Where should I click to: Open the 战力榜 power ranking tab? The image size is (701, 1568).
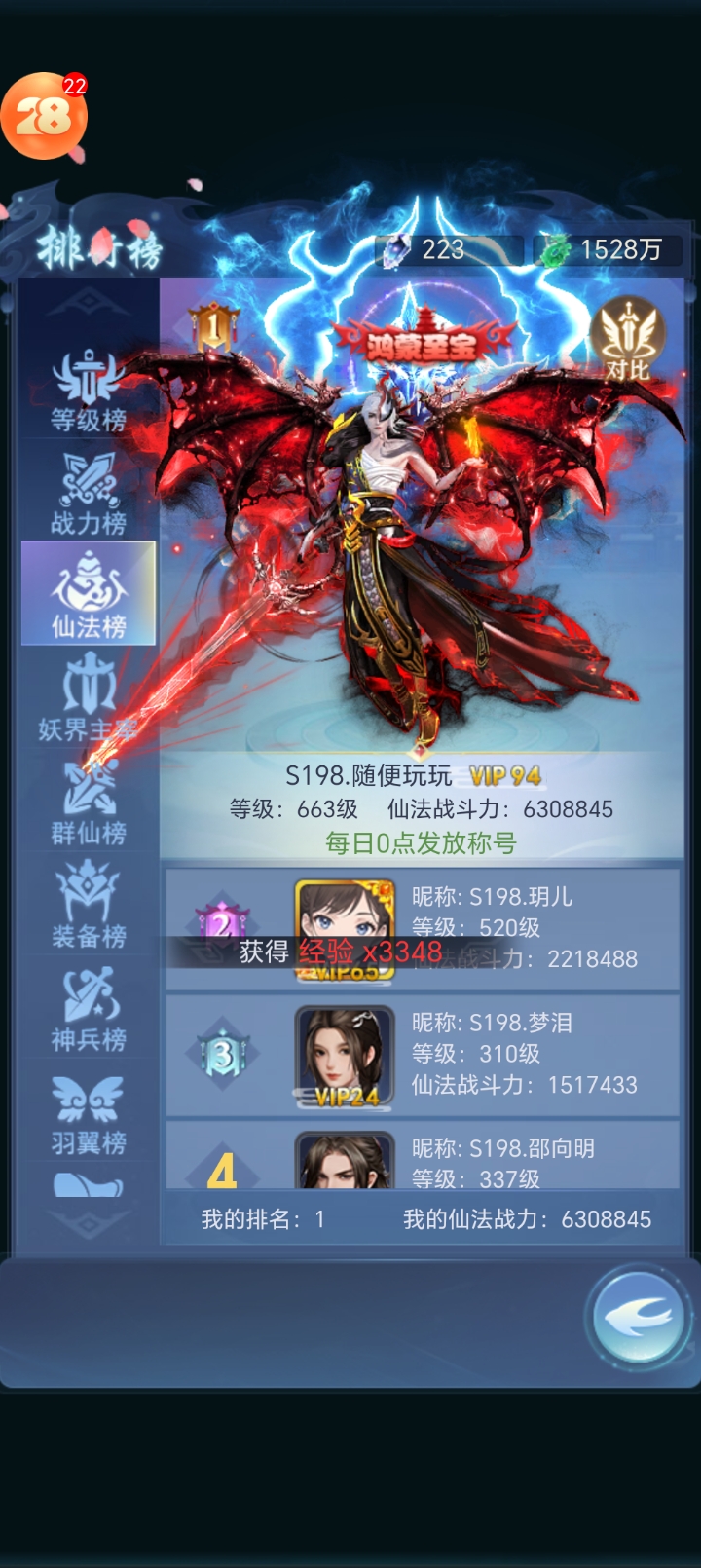point(89,495)
